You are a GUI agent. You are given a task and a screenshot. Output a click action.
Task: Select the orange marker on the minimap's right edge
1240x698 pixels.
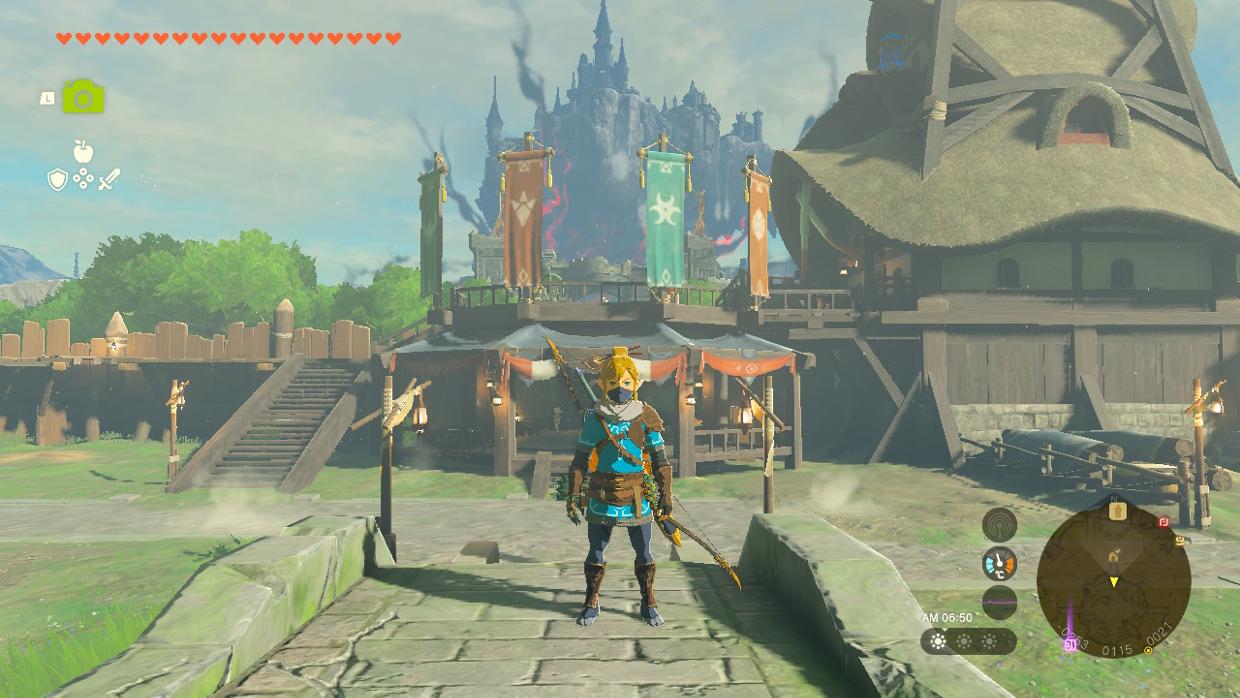point(1180,542)
